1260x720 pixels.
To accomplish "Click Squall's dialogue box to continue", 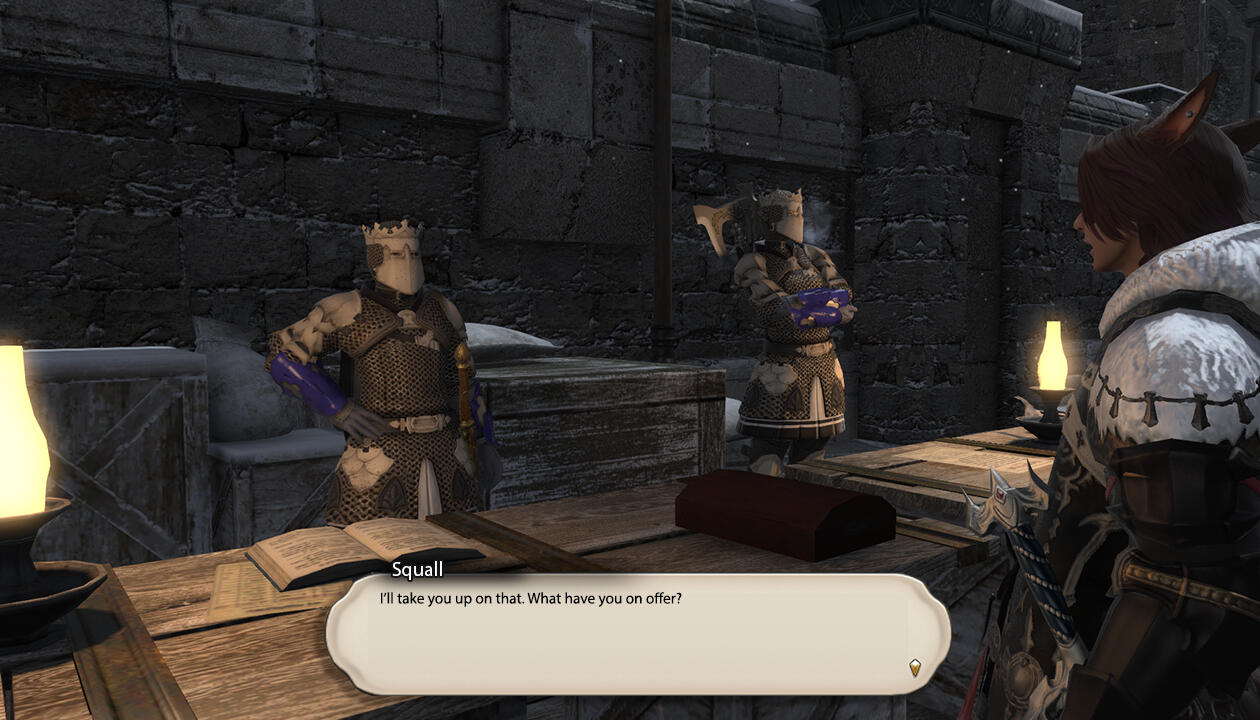I will click(x=637, y=635).
